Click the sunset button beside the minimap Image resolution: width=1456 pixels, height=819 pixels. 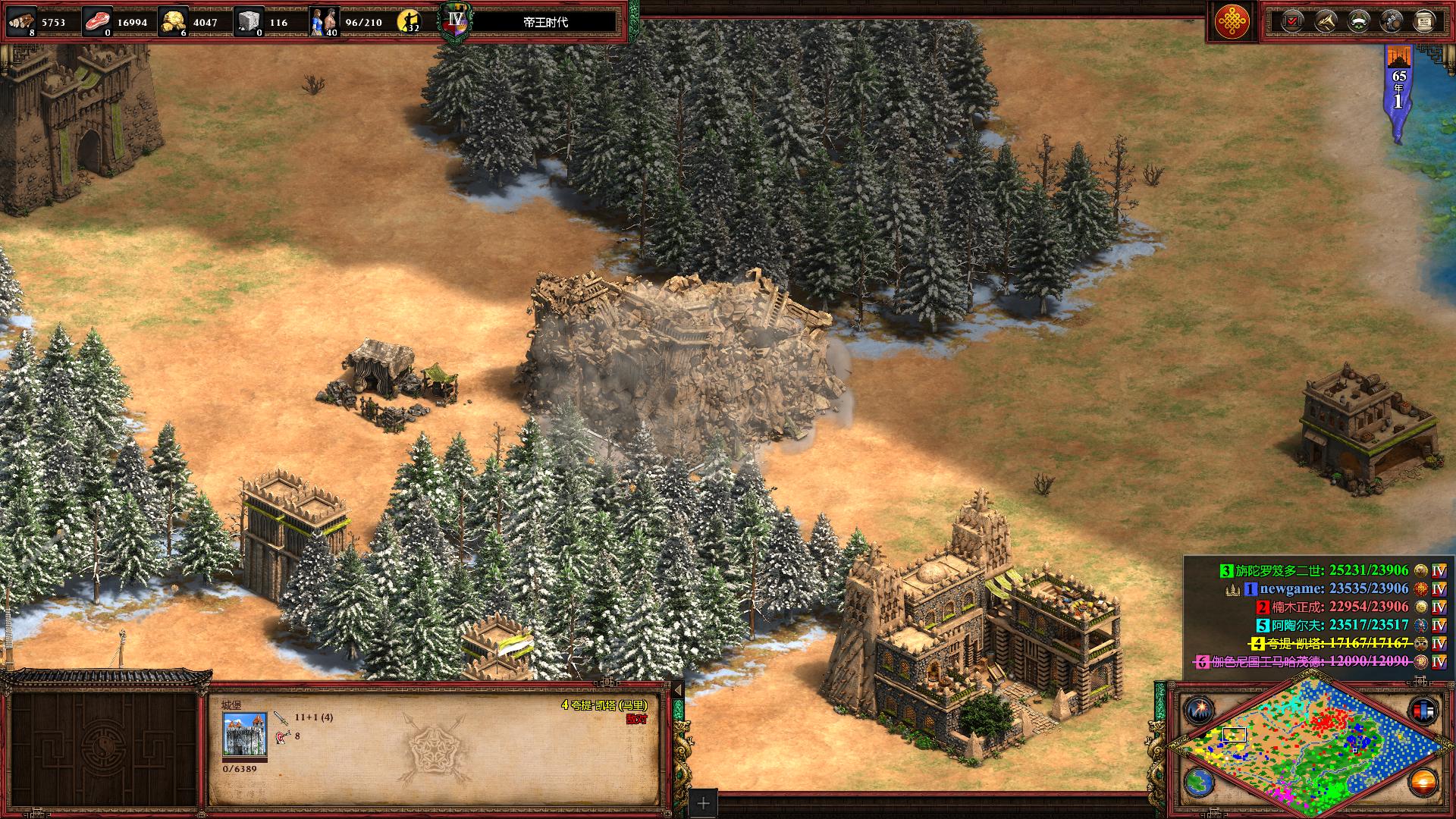tap(1422, 781)
